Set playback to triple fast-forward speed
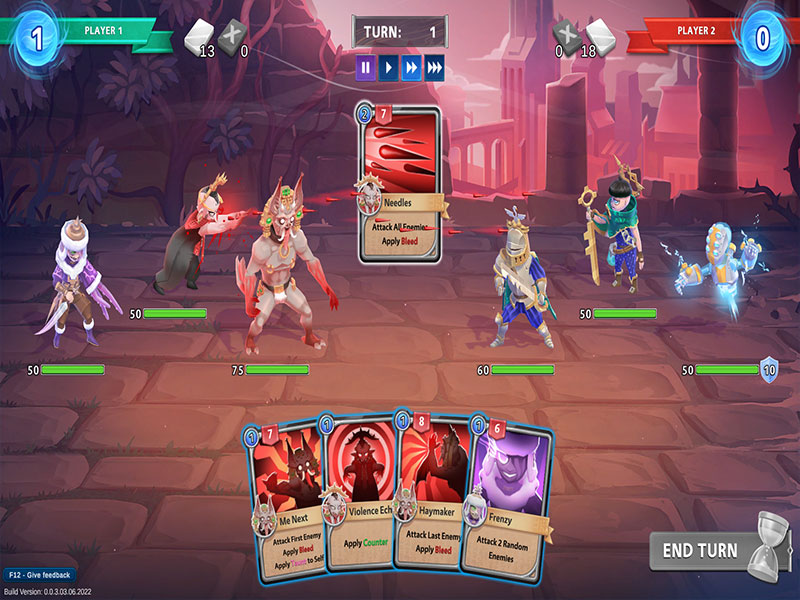 pos(434,68)
